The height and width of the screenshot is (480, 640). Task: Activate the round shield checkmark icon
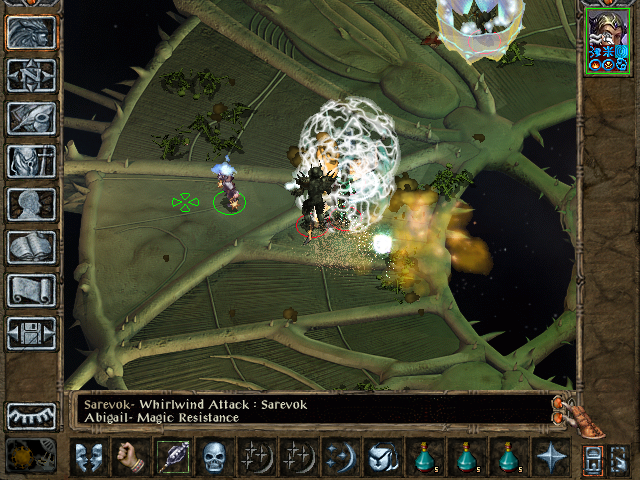381,458
